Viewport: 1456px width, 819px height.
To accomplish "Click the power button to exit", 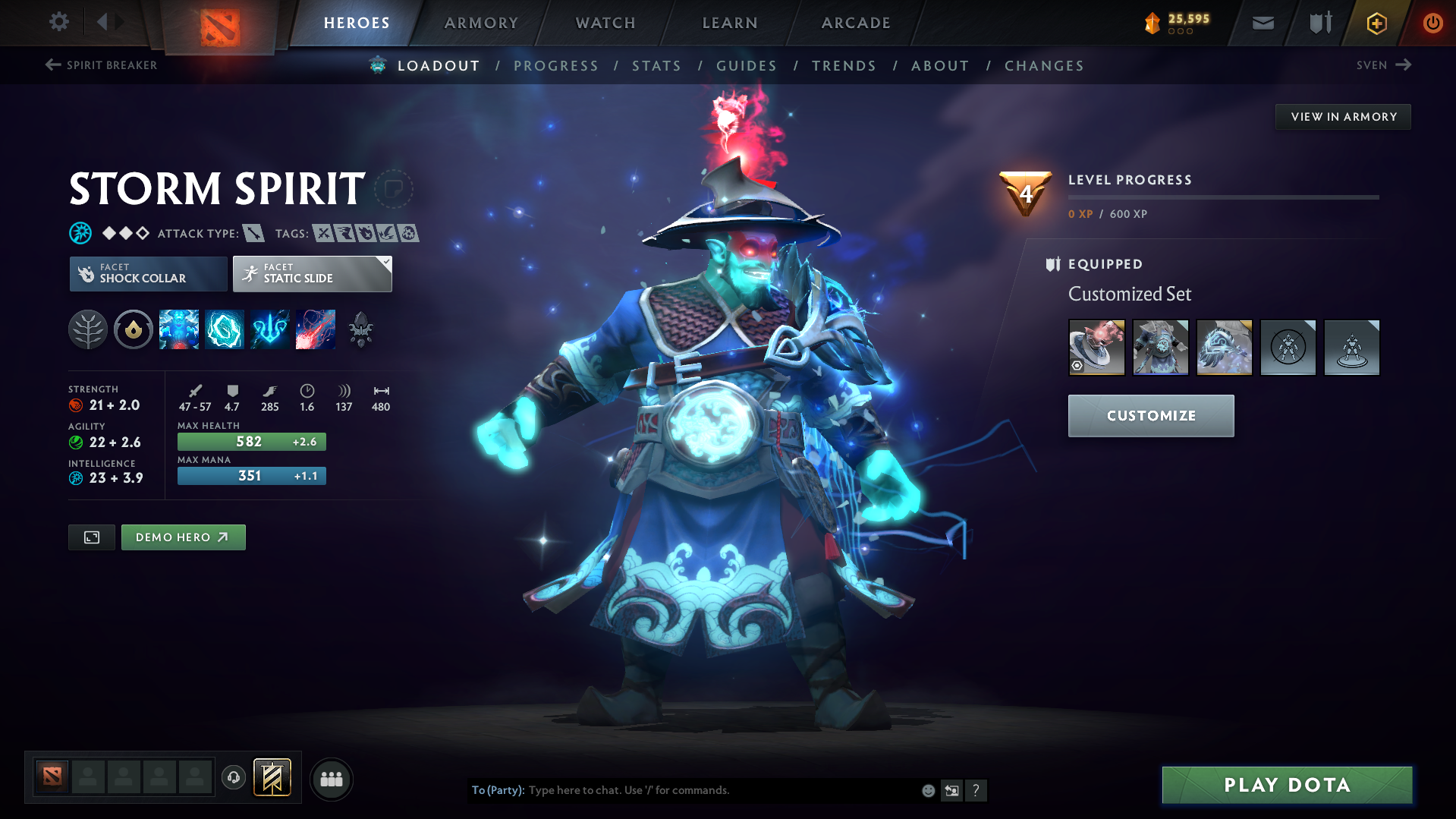I will tap(1432, 22).
